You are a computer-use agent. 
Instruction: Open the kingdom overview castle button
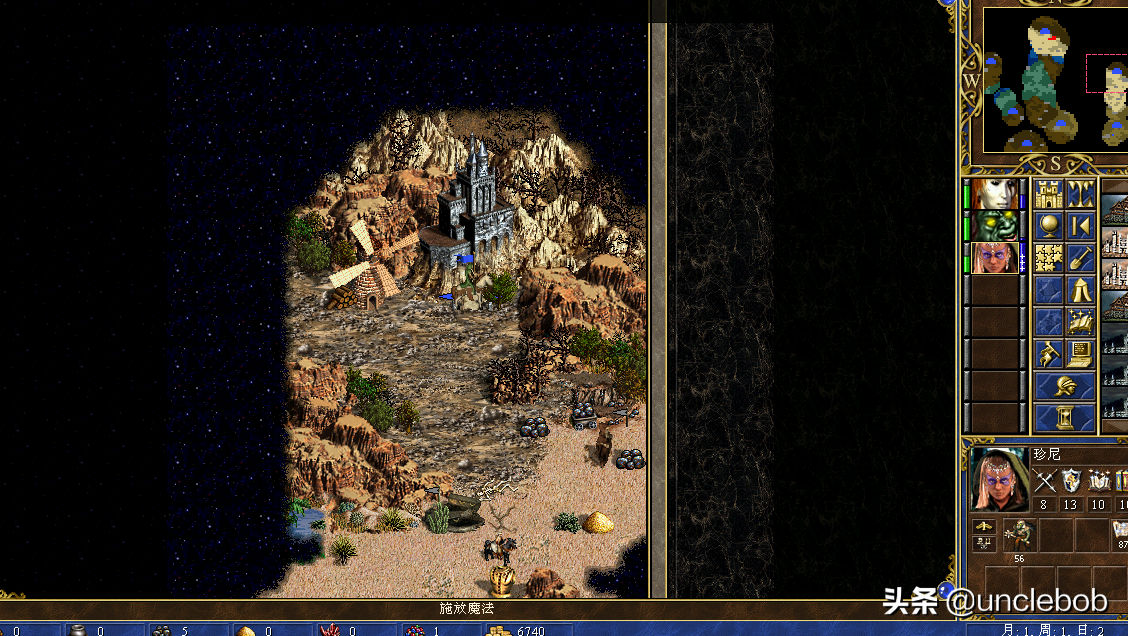1049,194
